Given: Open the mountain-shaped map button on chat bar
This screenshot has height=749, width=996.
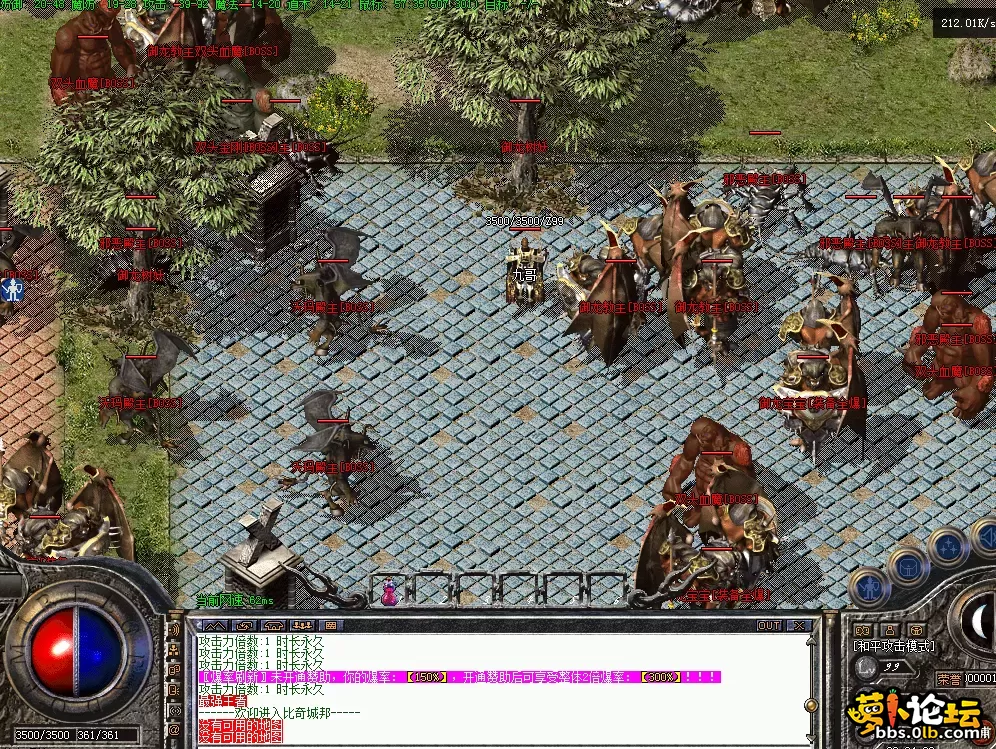Looking at the screenshot, I should tap(214, 625).
